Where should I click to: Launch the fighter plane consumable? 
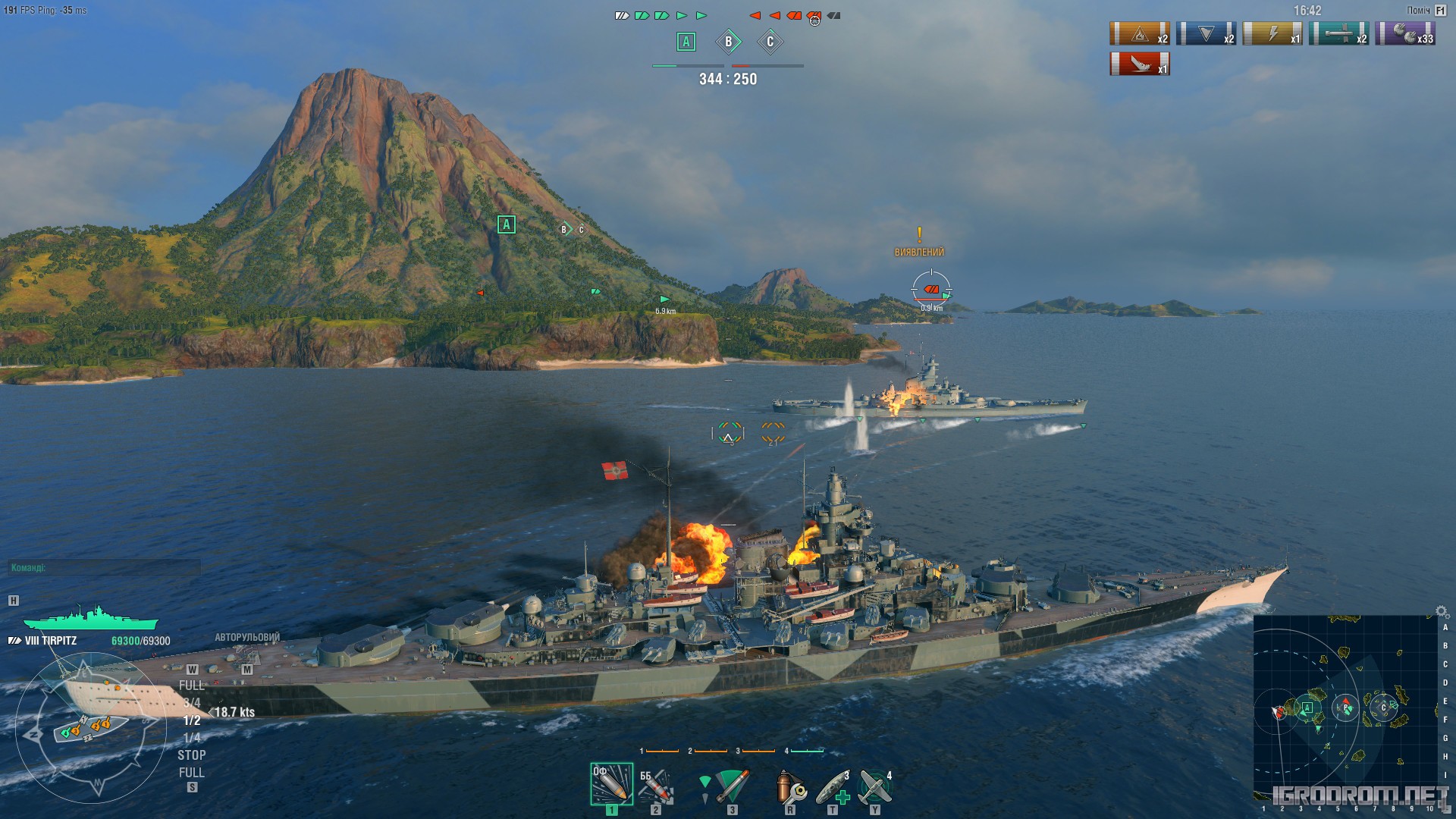pos(875,786)
